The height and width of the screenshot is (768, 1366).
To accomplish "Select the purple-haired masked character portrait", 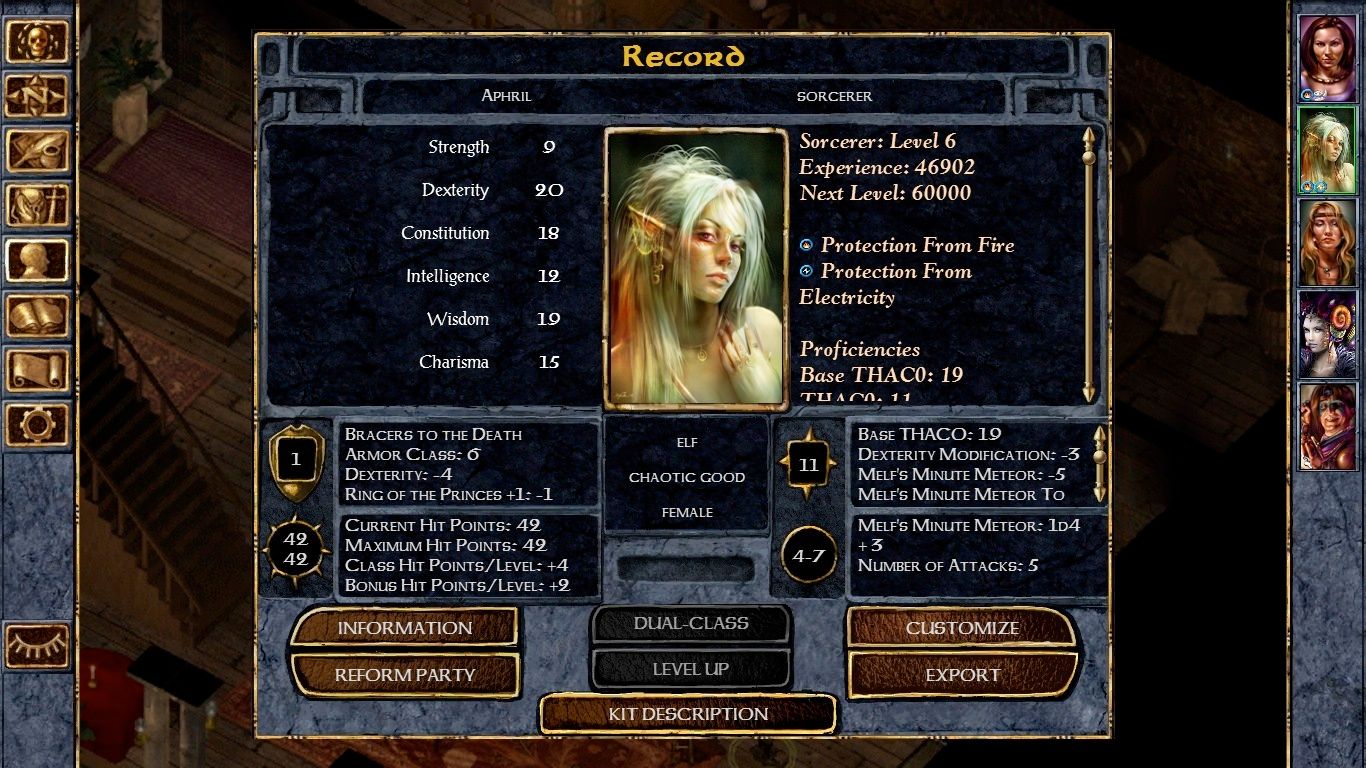I will (x=1327, y=333).
